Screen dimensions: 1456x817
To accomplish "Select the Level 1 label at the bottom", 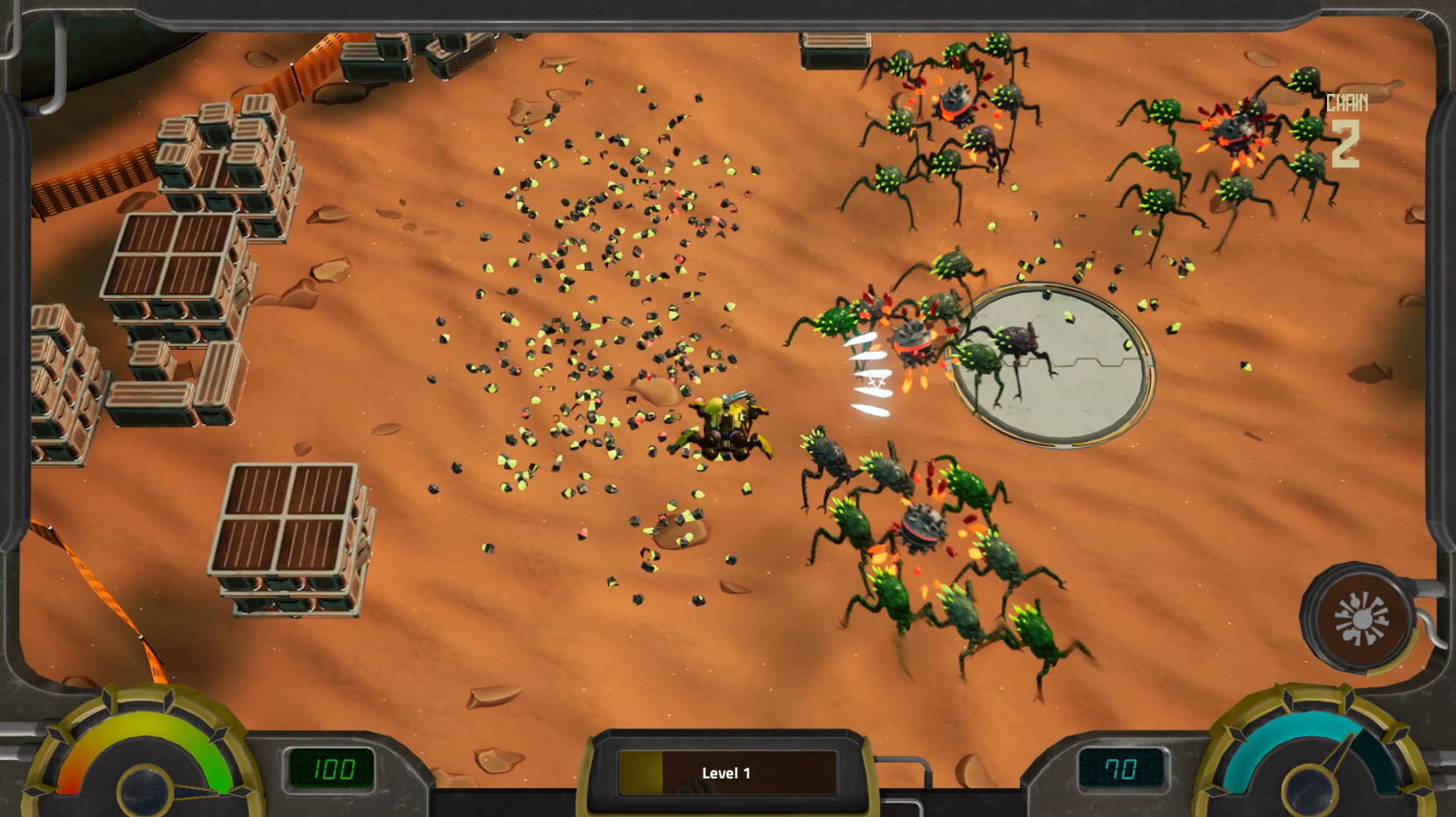I will point(725,774).
